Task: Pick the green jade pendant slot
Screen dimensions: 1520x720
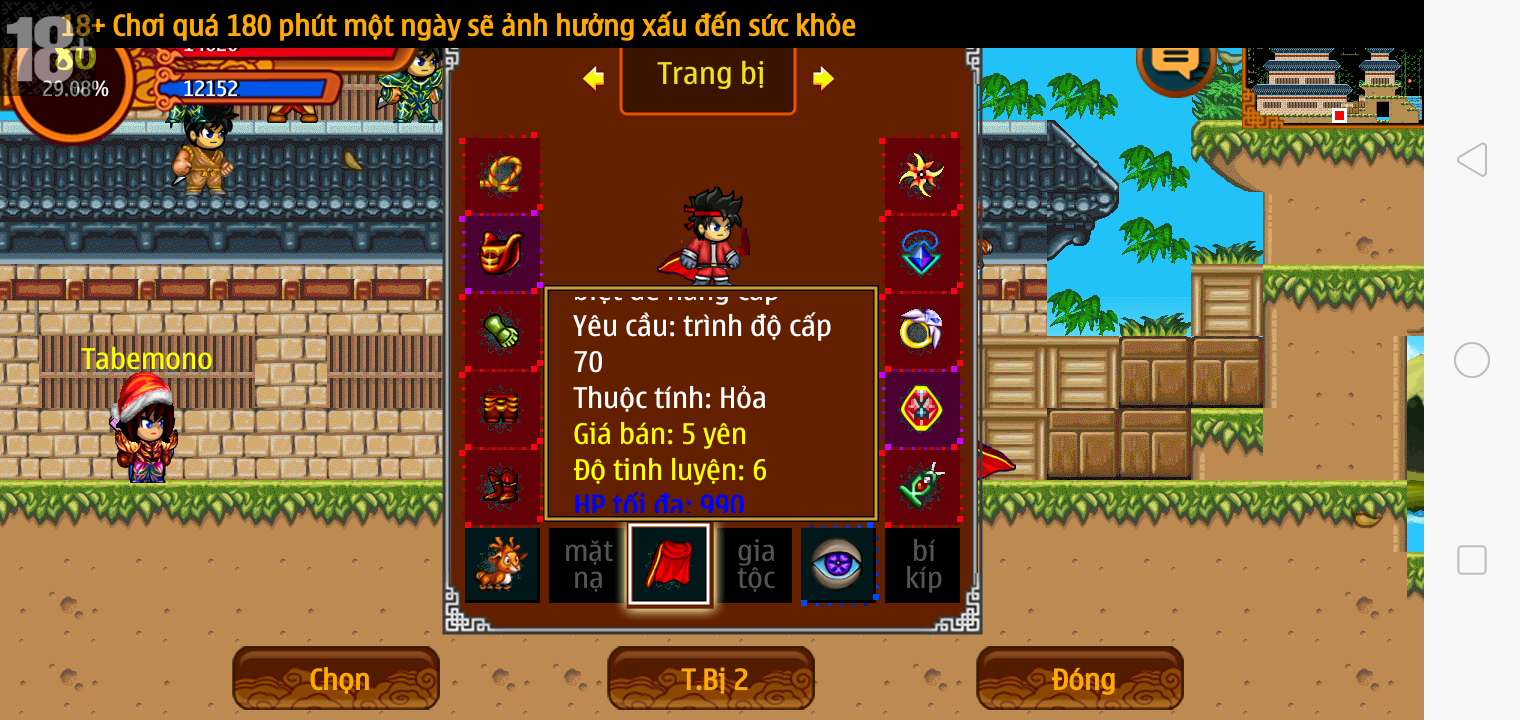Action: coord(921,487)
